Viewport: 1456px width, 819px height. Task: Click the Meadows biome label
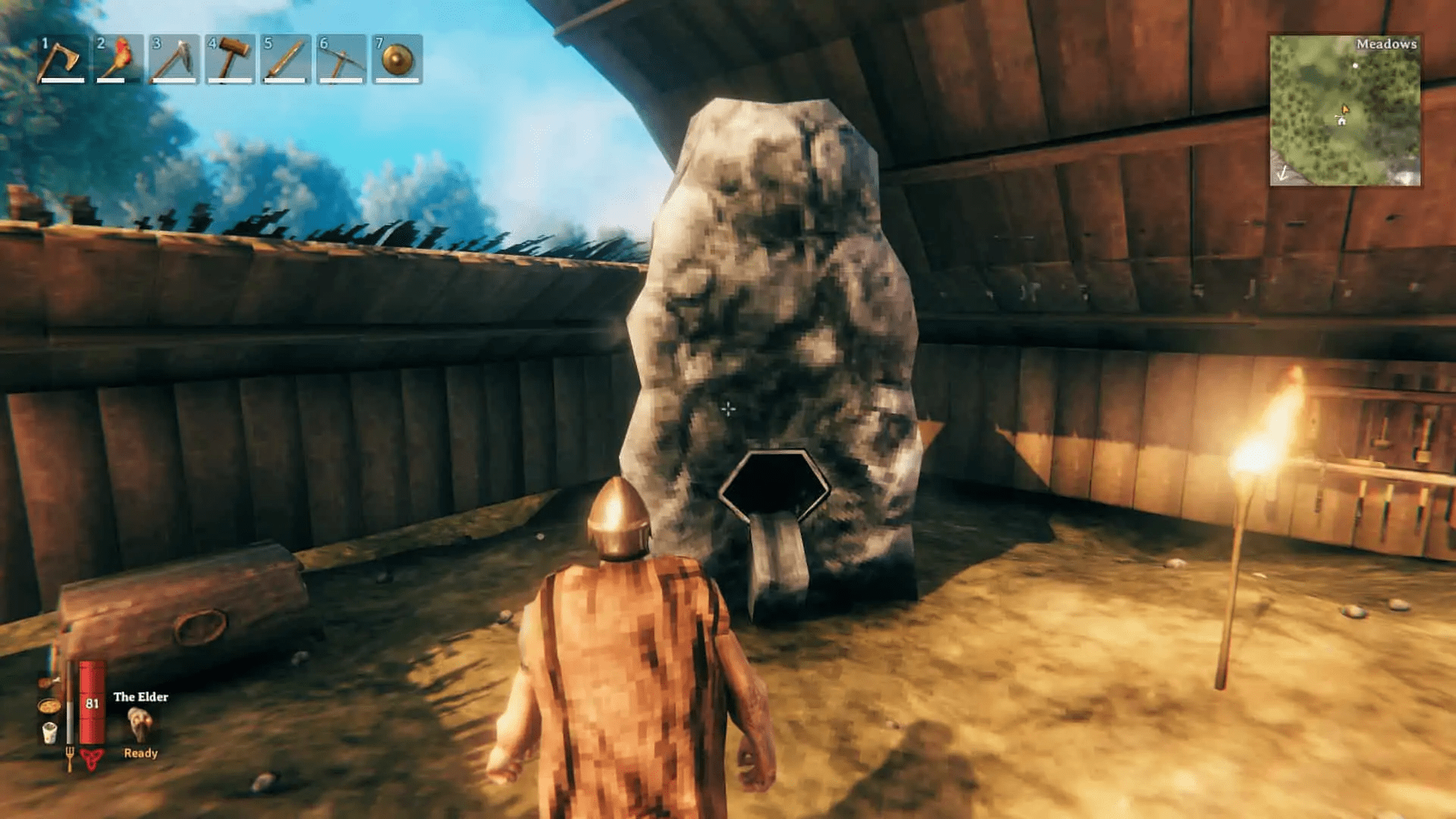tap(1388, 44)
